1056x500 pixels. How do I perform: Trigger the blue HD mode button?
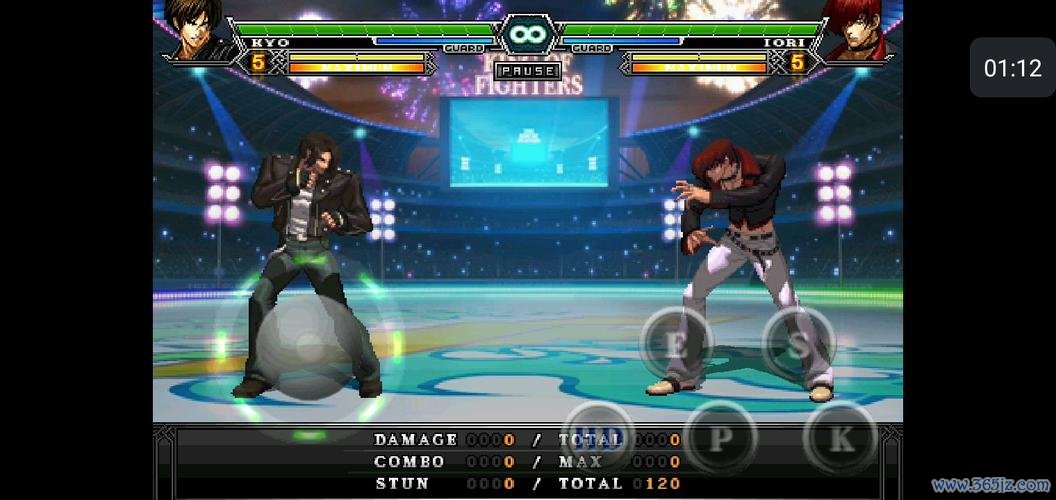598,438
